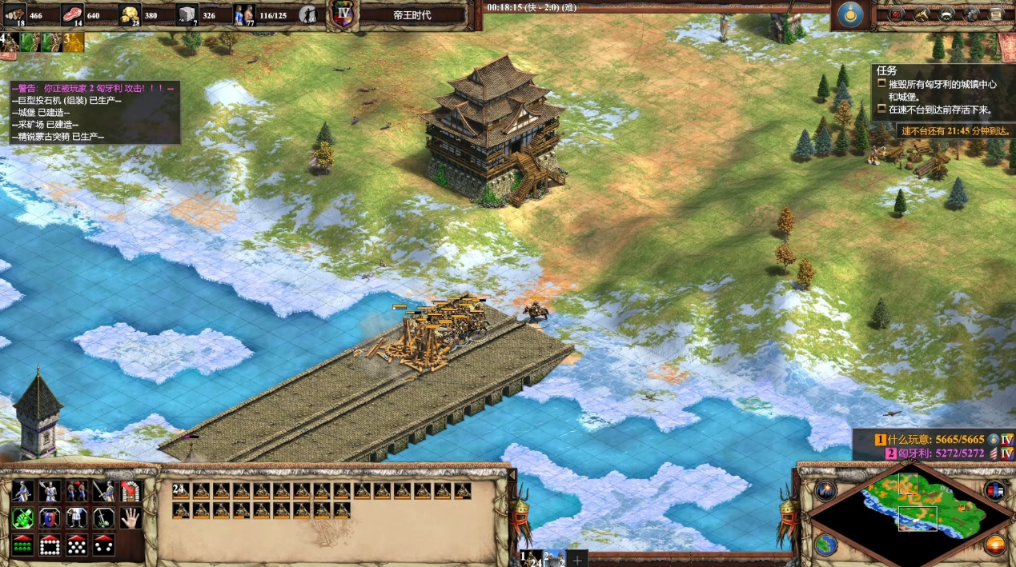This screenshot has width=1016, height=567.
Task: Open the diplomacy handshake icon
Action: coord(946,14)
